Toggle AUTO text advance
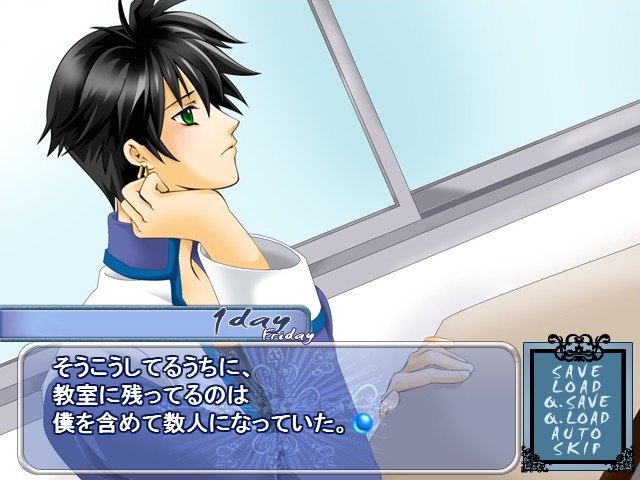This screenshot has height=480, width=640. [577, 433]
